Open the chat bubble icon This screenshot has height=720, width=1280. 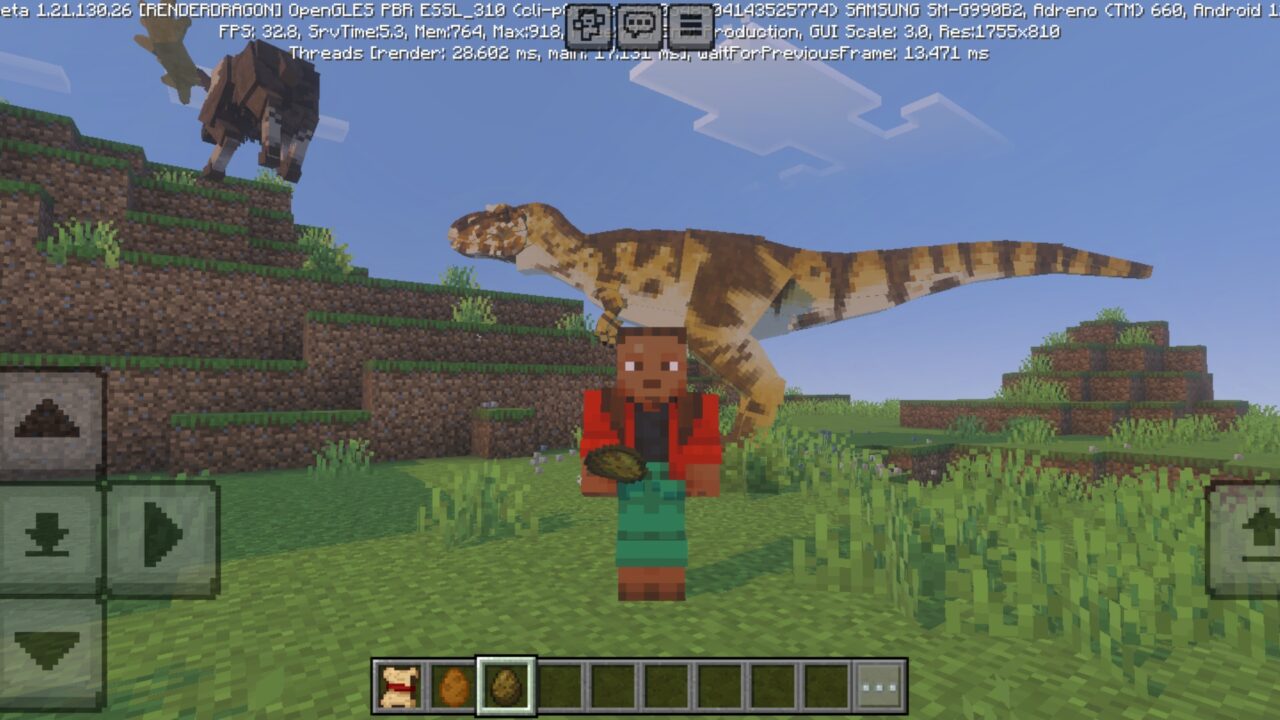pyautogui.click(x=638, y=22)
